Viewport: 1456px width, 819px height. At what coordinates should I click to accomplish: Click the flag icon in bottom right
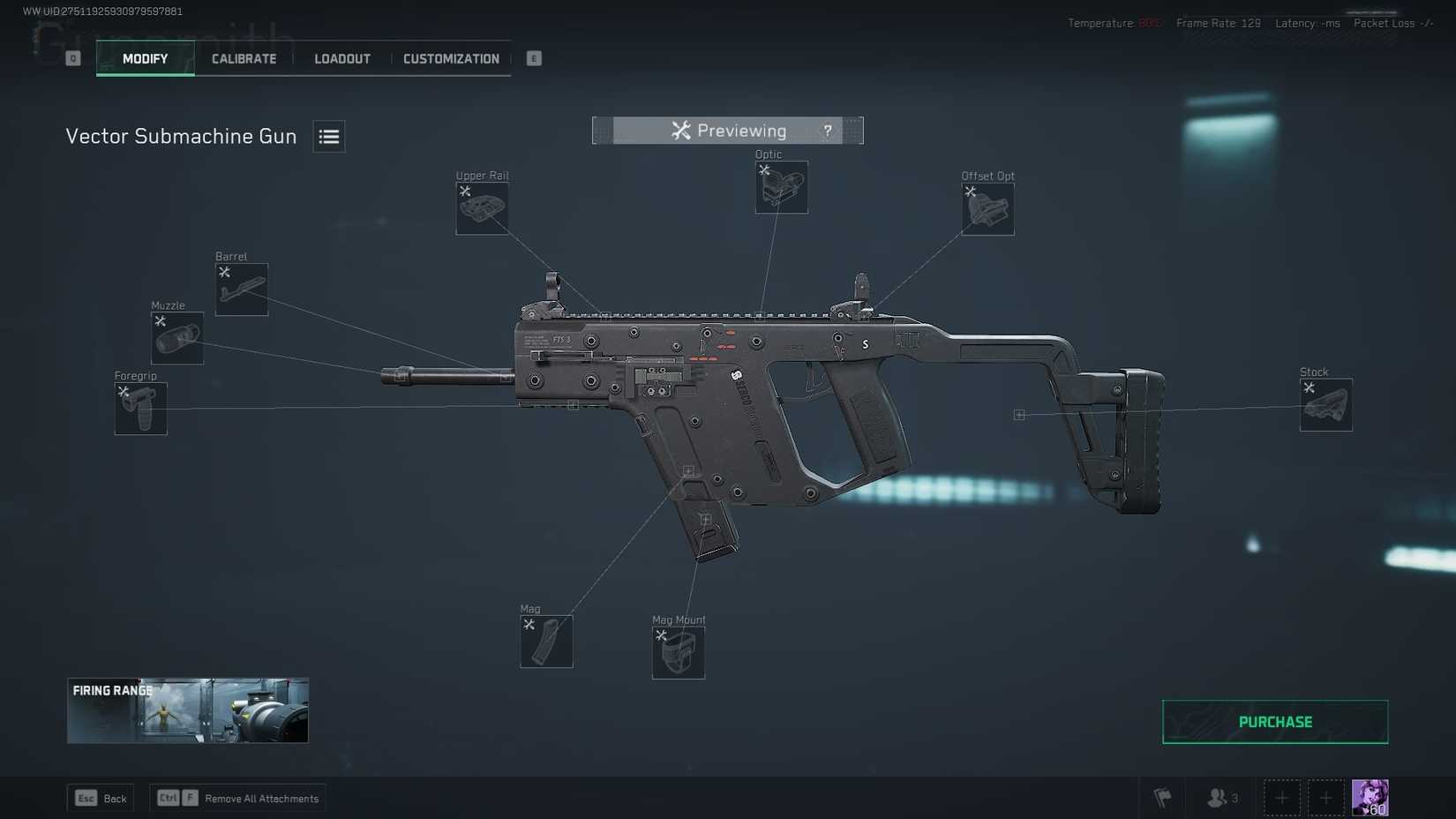1163,797
